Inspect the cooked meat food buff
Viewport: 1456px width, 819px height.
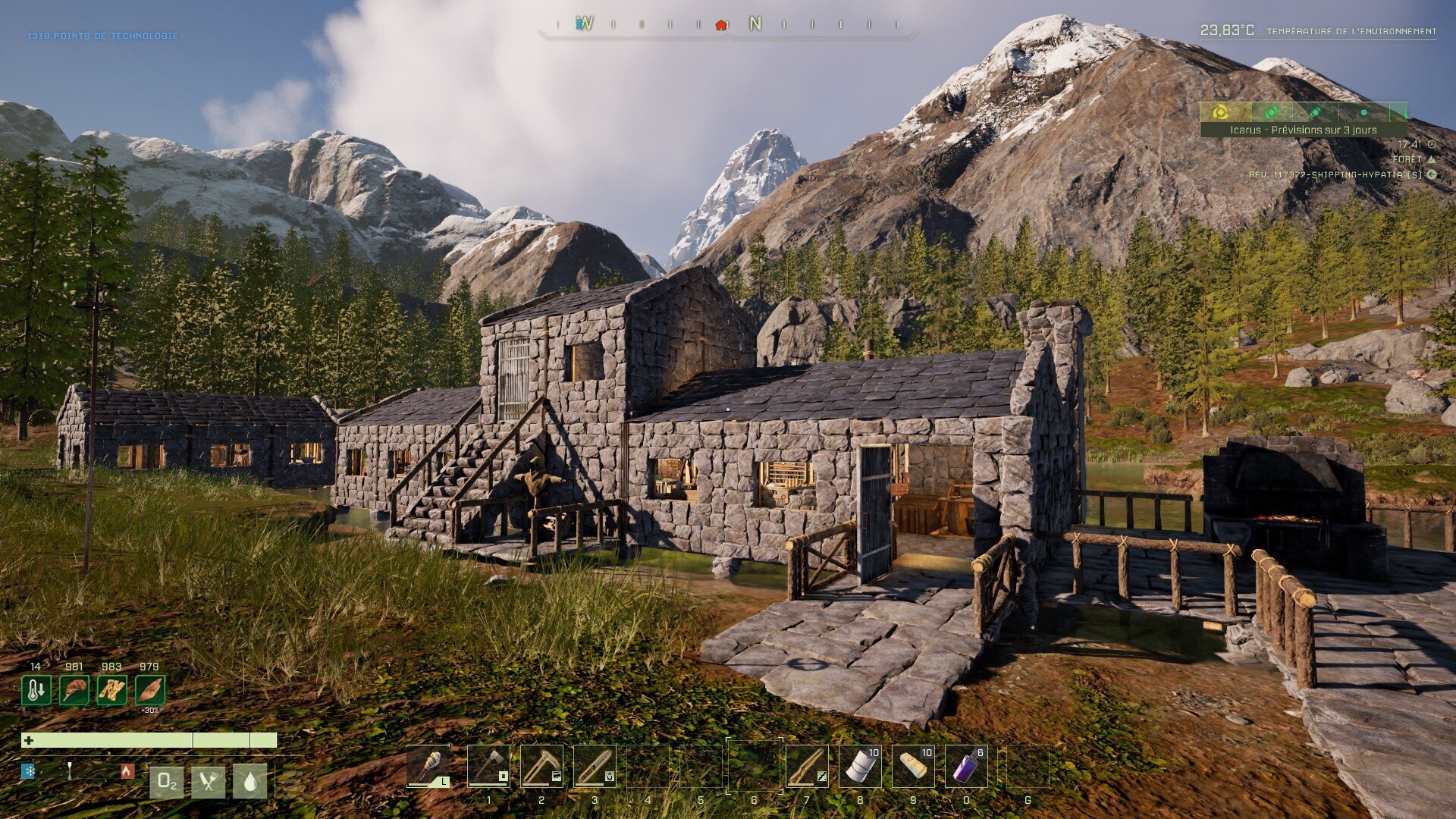[74, 690]
